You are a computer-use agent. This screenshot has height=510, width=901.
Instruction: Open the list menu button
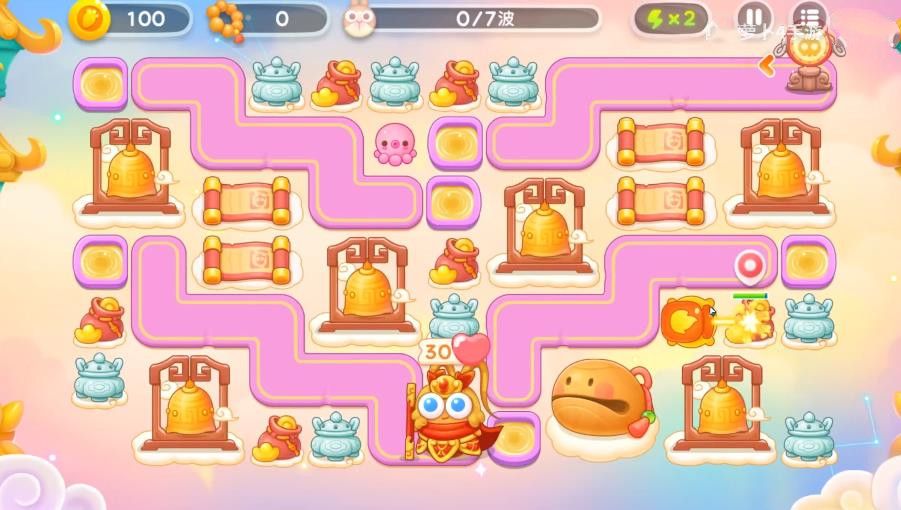[808, 18]
